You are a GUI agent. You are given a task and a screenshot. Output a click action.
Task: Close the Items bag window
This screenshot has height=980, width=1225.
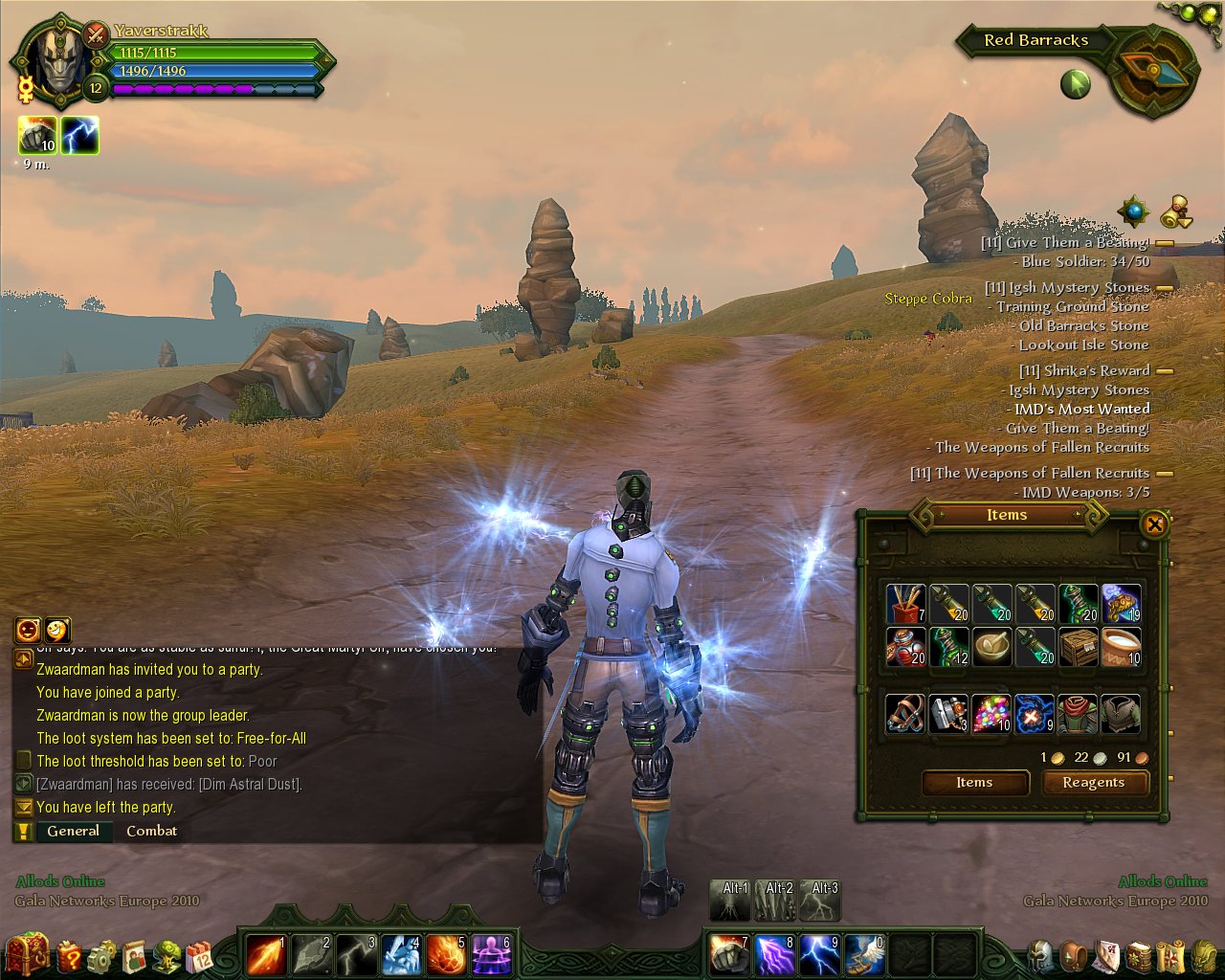(1154, 523)
